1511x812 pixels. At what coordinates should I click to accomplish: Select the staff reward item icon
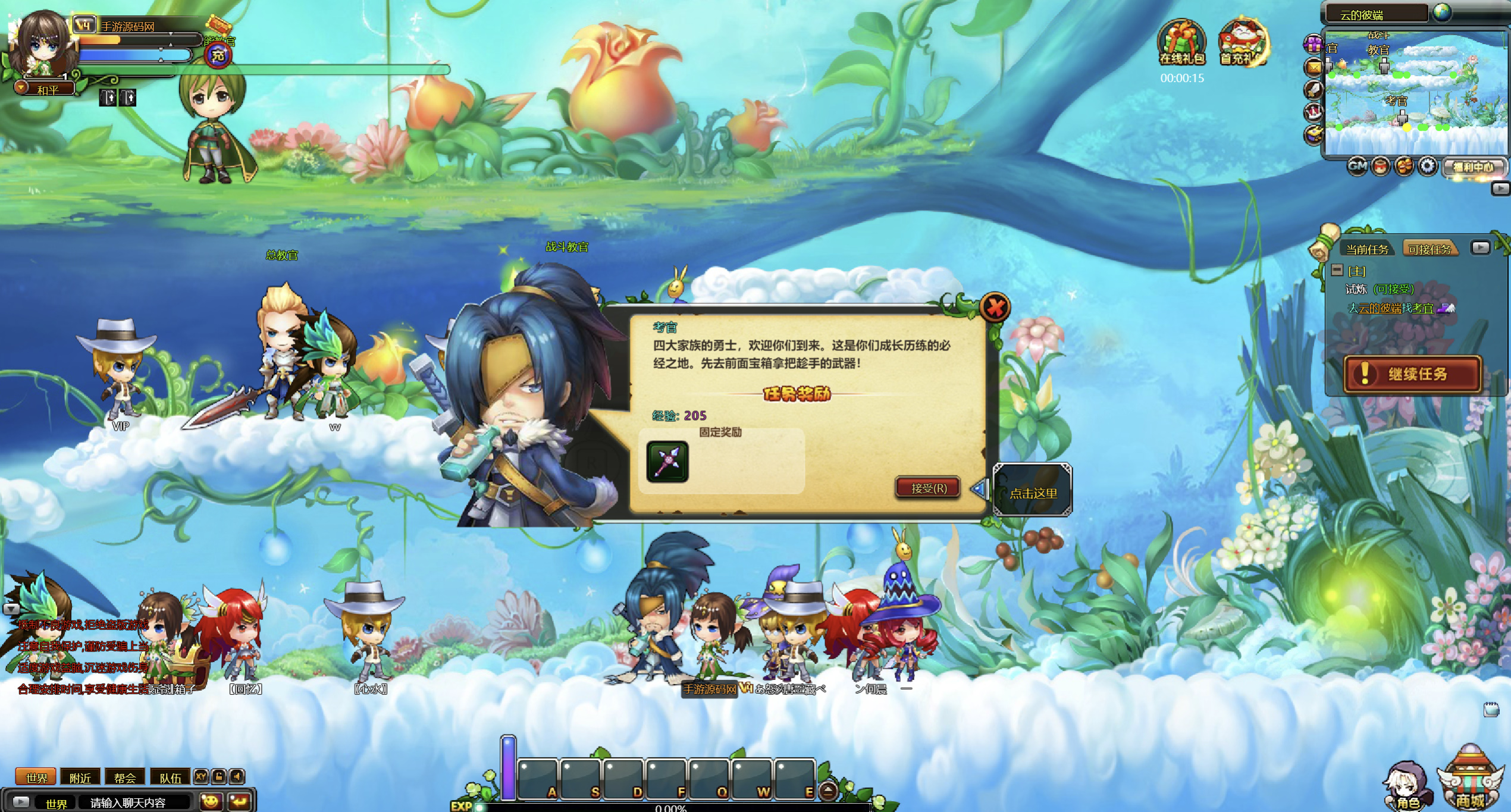tap(667, 462)
